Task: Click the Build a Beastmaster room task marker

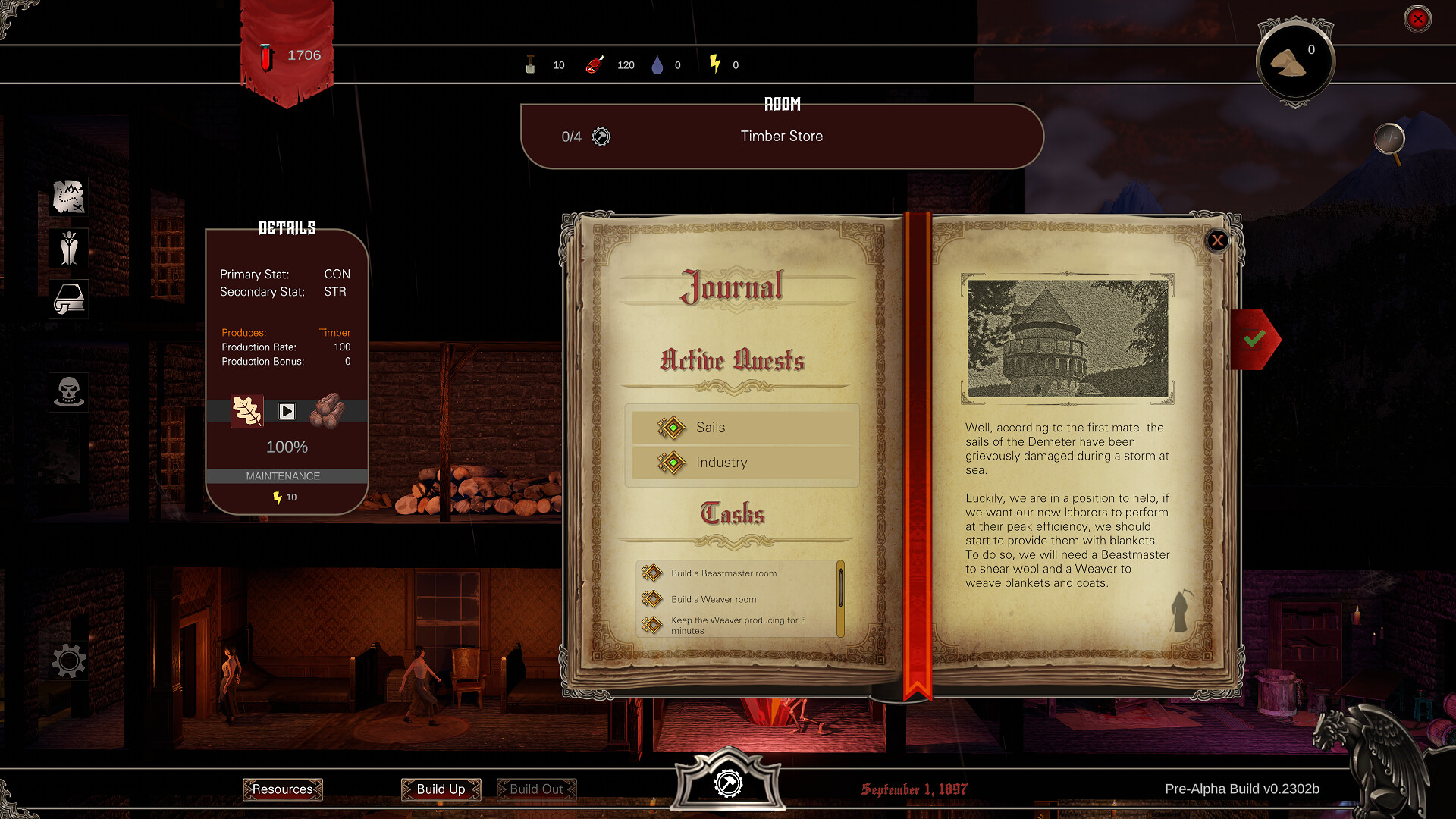Action: (x=653, y=574)
